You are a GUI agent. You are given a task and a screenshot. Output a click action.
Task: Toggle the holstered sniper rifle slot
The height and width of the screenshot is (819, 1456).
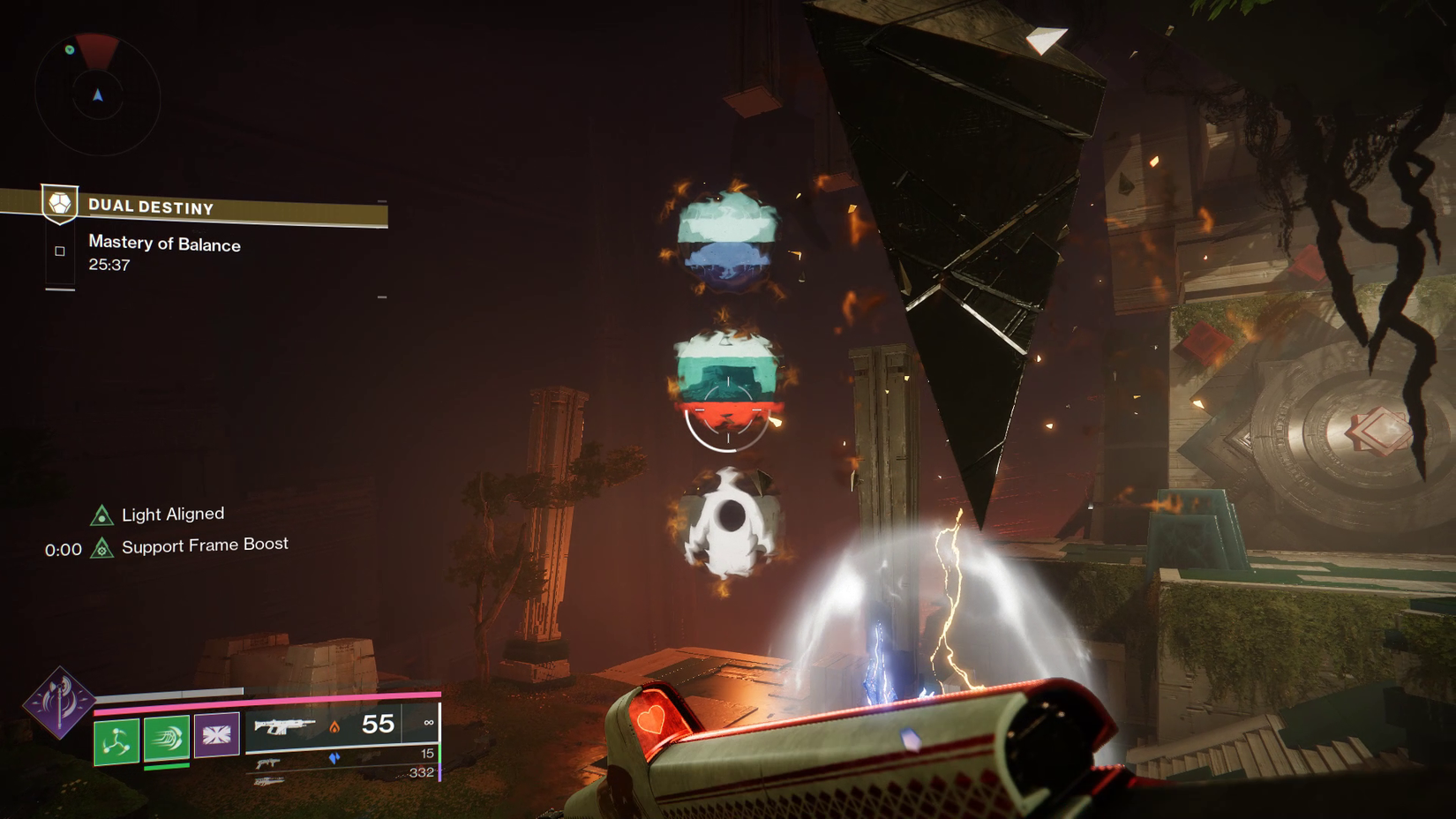pyautogui.click(x=268, y=780)
